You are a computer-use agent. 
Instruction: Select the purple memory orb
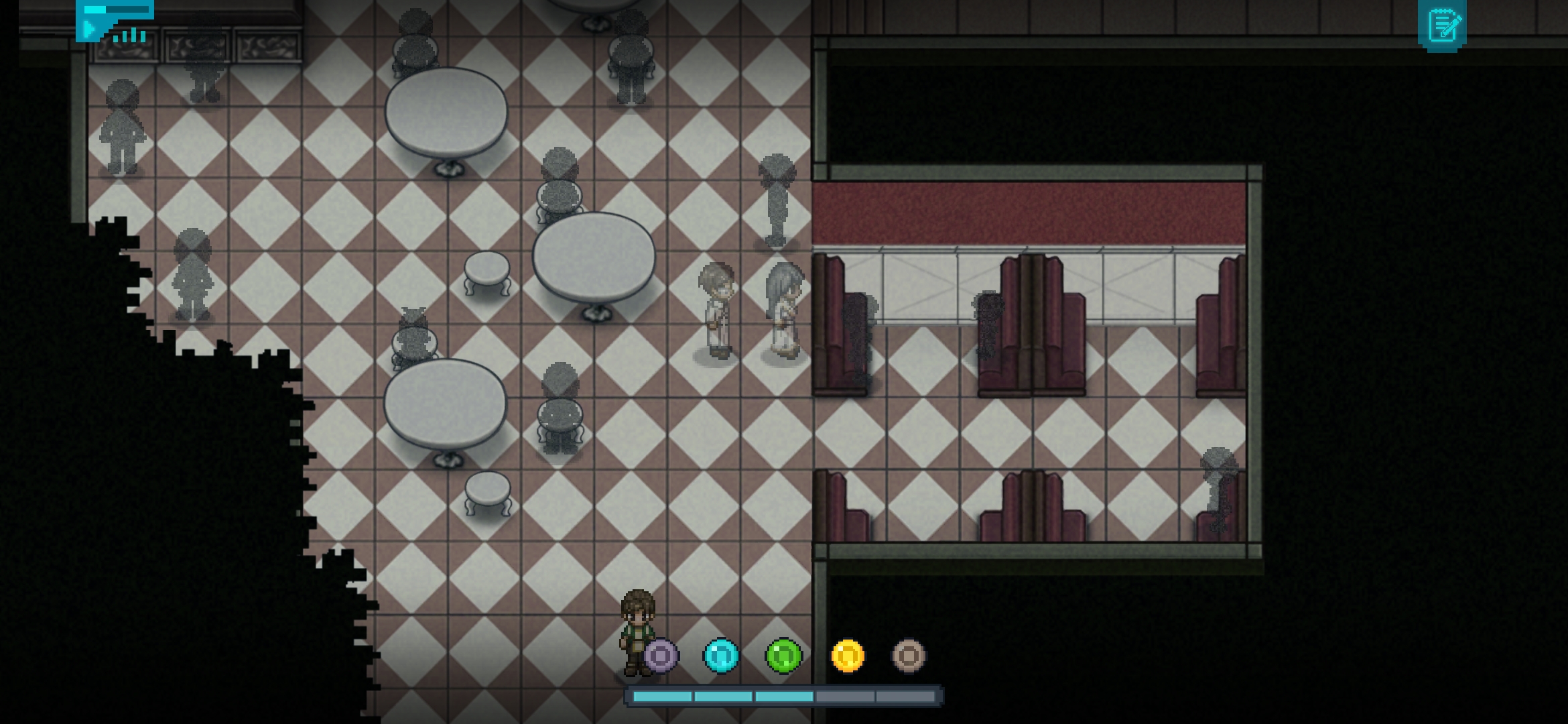(661, 655)
